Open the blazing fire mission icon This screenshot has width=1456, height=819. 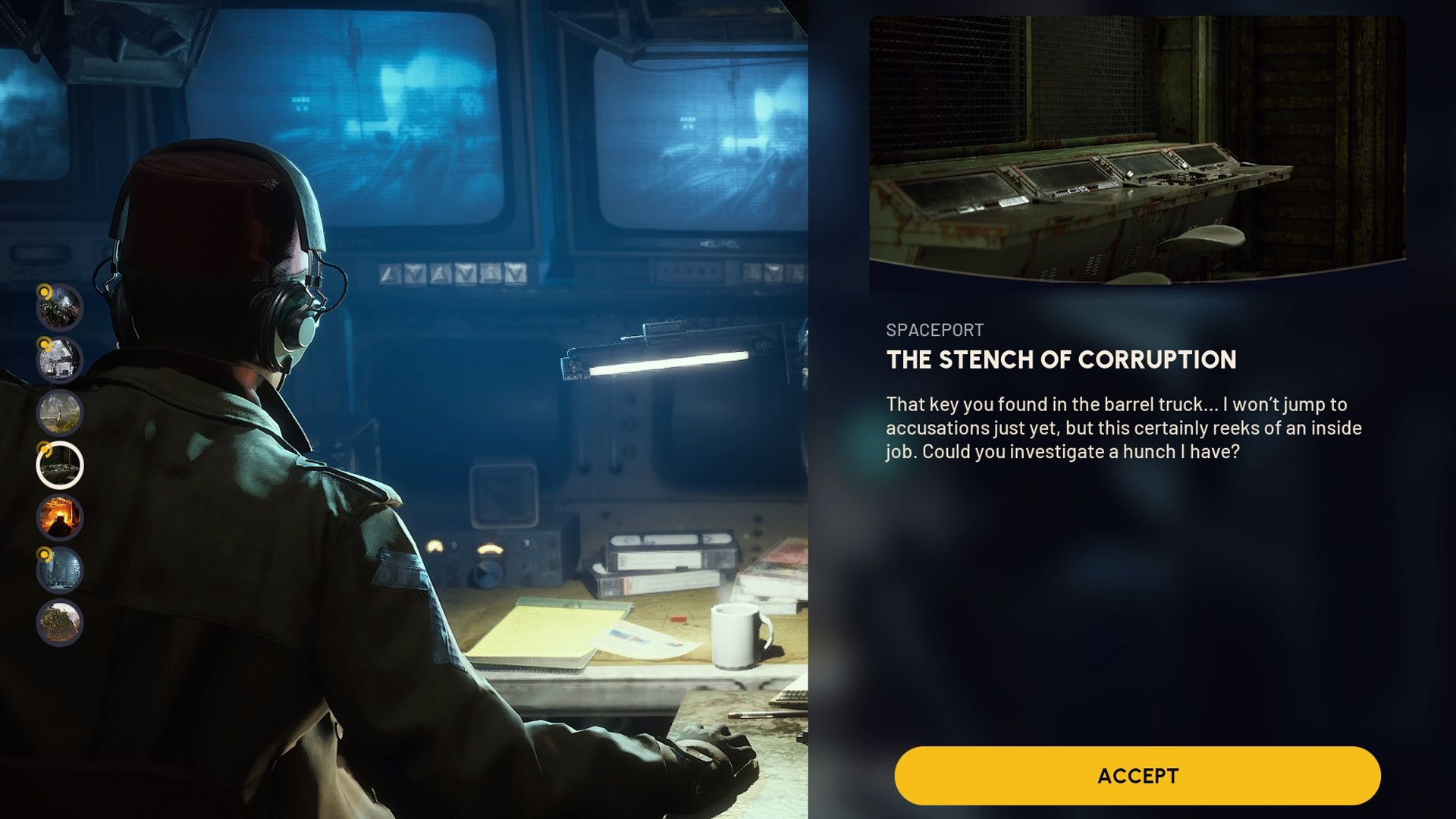[59, 517]
